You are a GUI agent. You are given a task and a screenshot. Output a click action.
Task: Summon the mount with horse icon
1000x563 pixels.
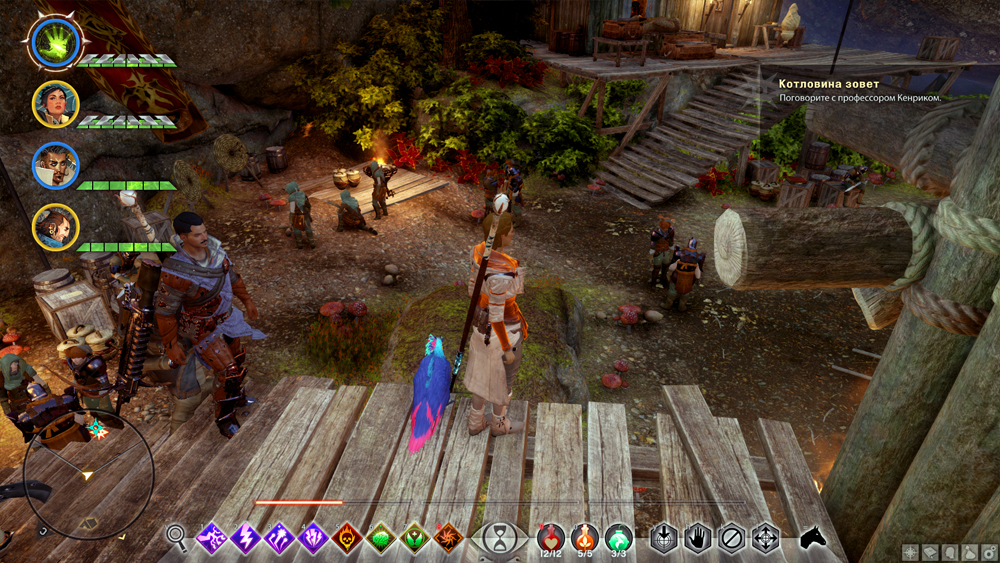(x=813, y=538)
